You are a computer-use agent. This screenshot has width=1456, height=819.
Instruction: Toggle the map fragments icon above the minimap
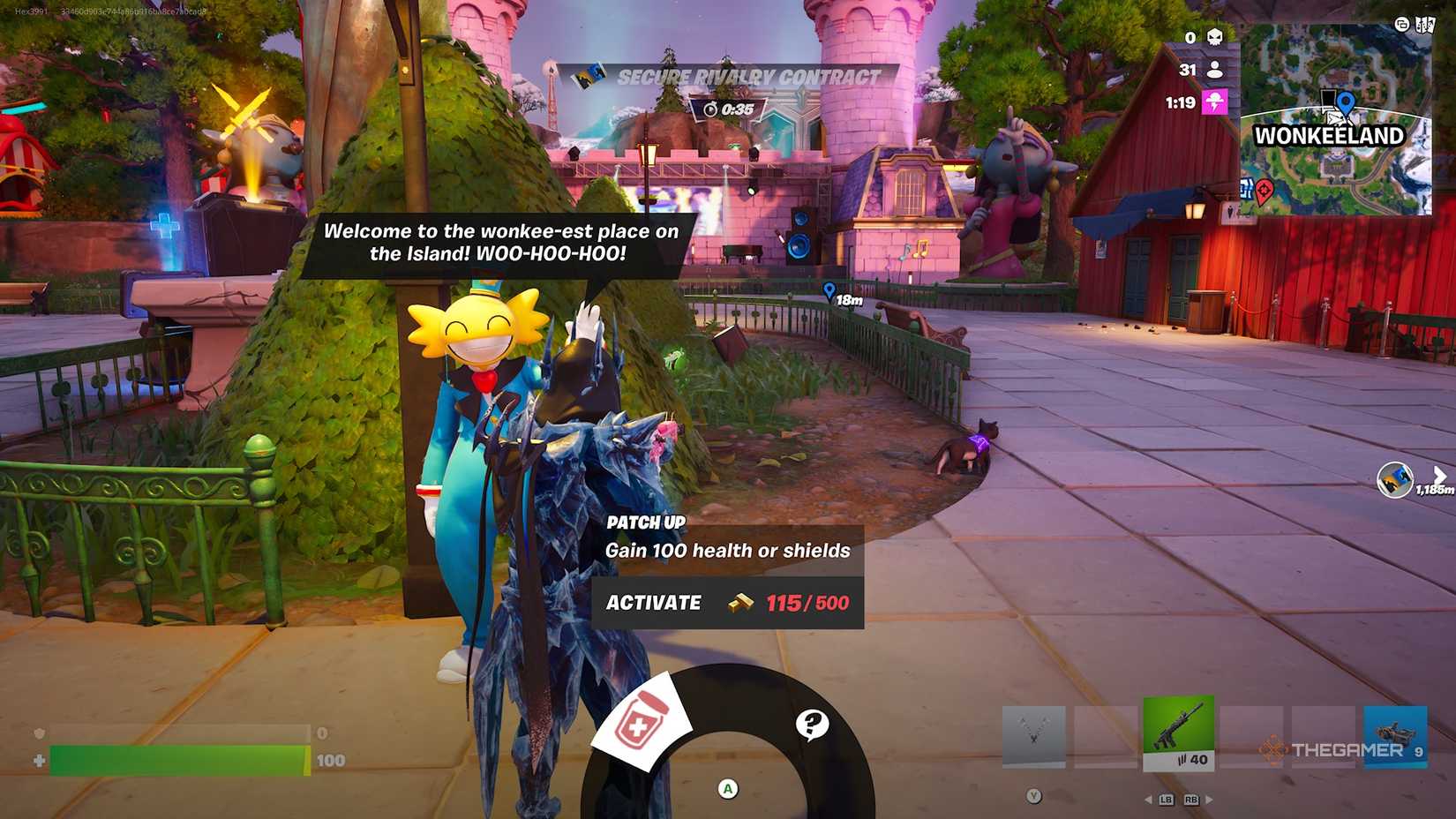[1426, 25]
